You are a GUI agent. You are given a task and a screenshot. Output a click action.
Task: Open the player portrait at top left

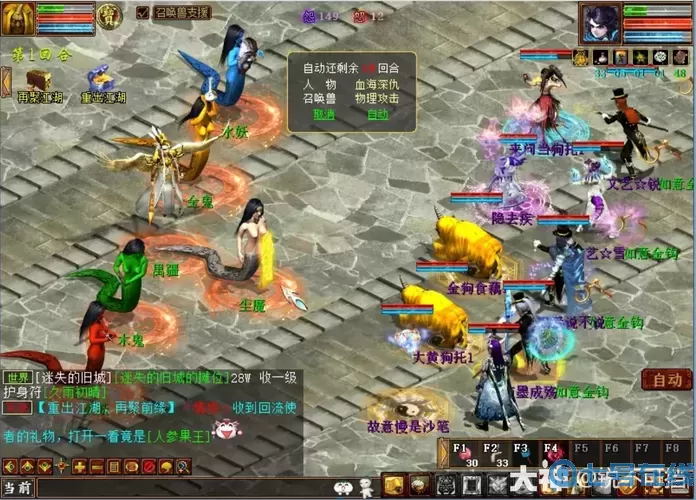[x=18, y=17]
